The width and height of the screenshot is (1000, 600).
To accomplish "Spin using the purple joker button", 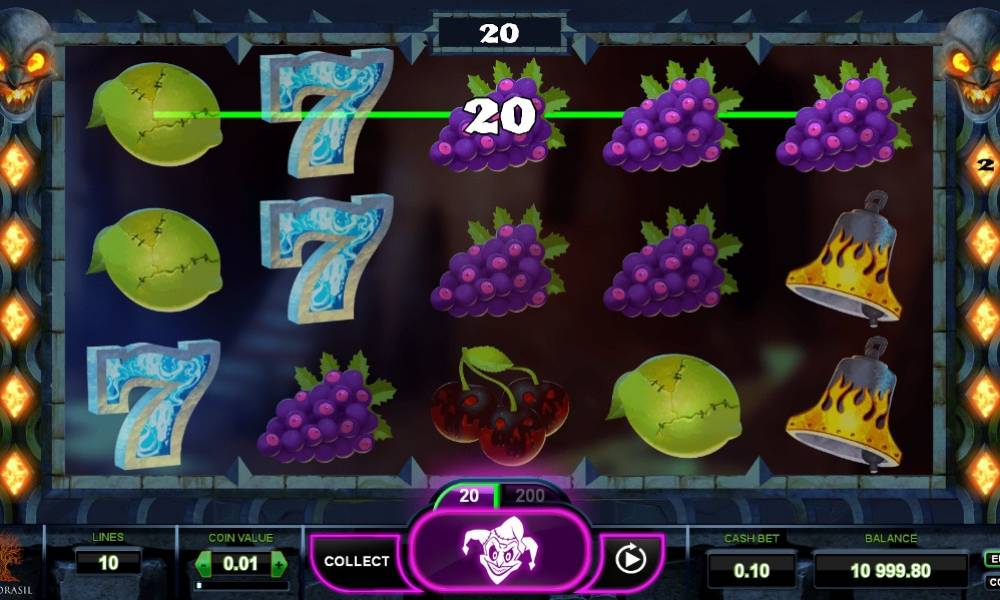I will pyautogui.click(x=498, y=556).
